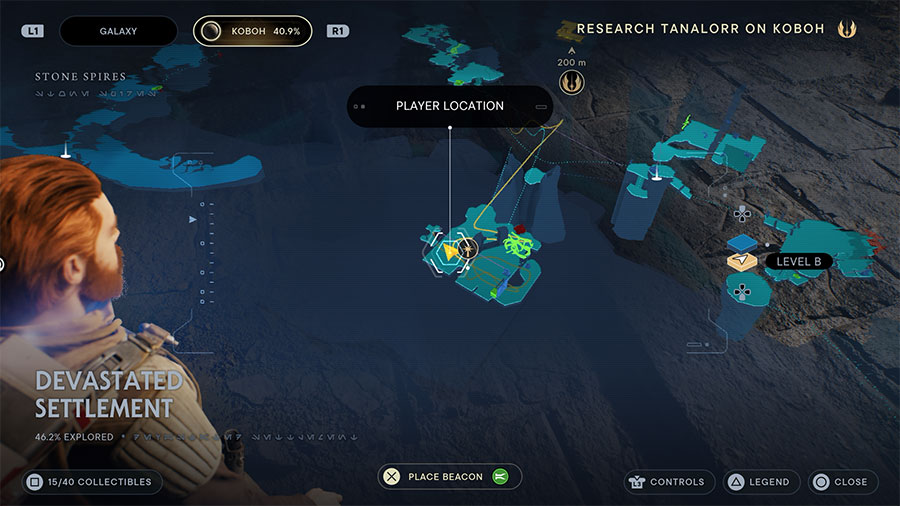
Task: Show the map Legend
Action: click(x=757, y=482)
